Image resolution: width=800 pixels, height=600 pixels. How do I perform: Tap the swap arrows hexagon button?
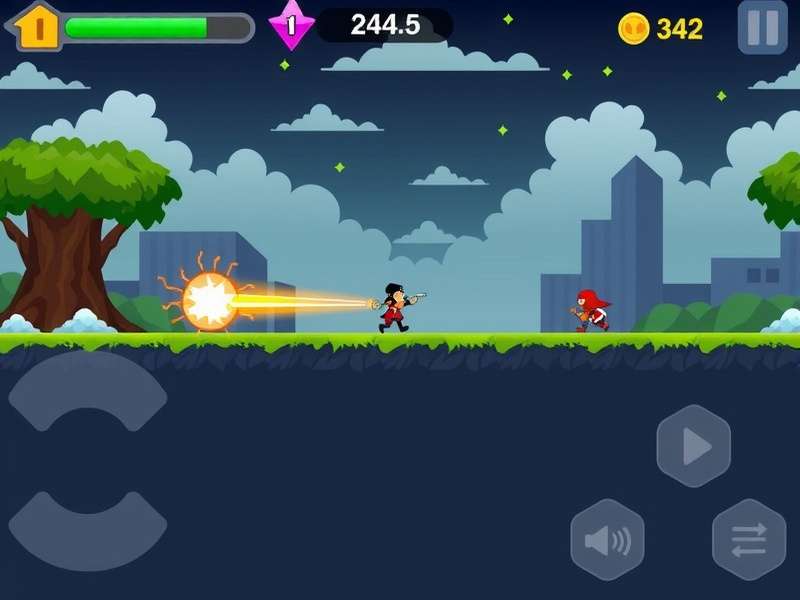coord(748,540)
